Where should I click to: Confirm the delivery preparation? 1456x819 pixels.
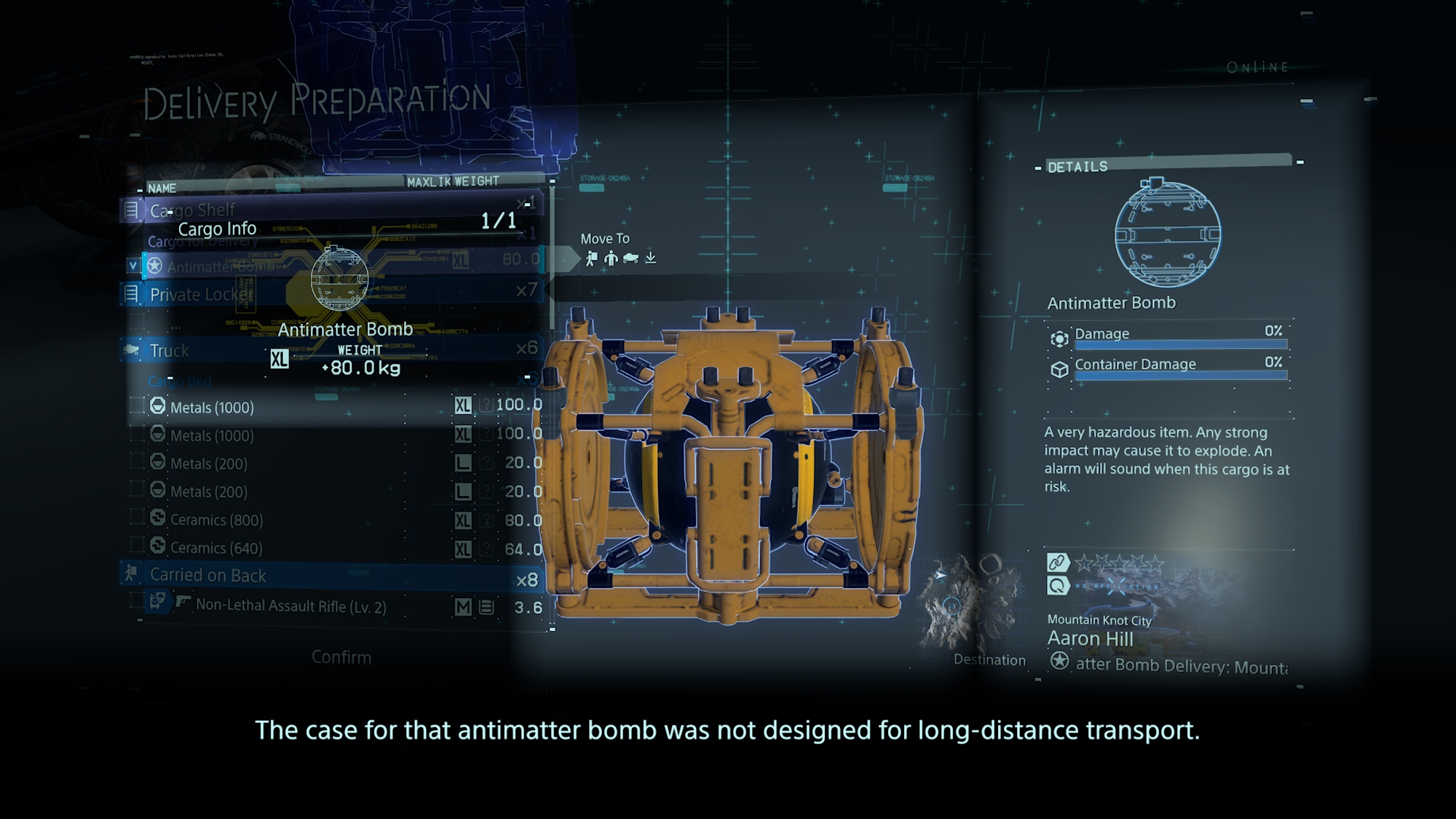(x=341, y=657)
